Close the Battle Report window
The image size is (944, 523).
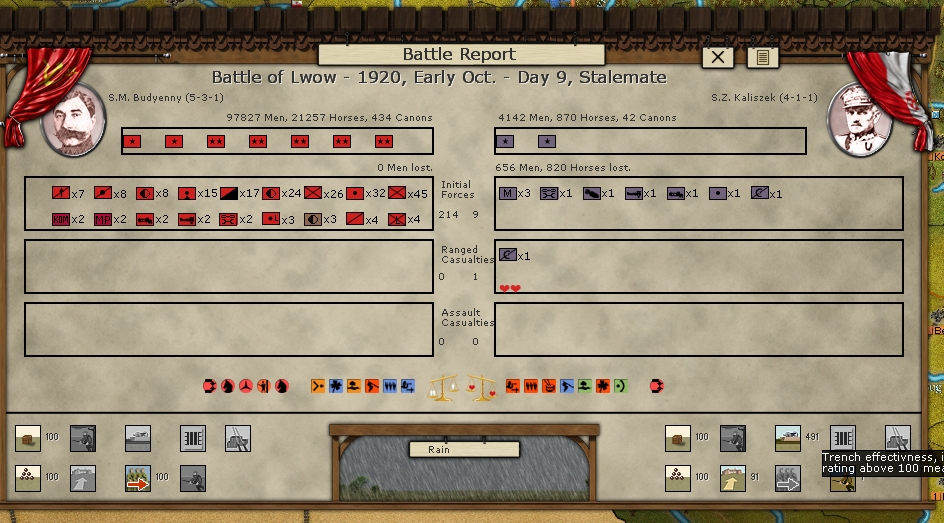pyautogui.click(x=718, y=57)
